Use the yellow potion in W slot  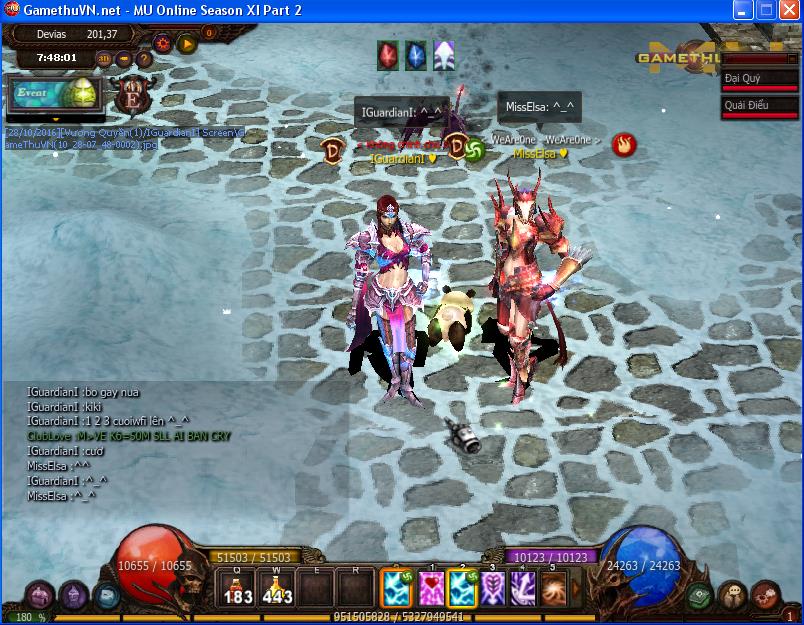[276, 588]
